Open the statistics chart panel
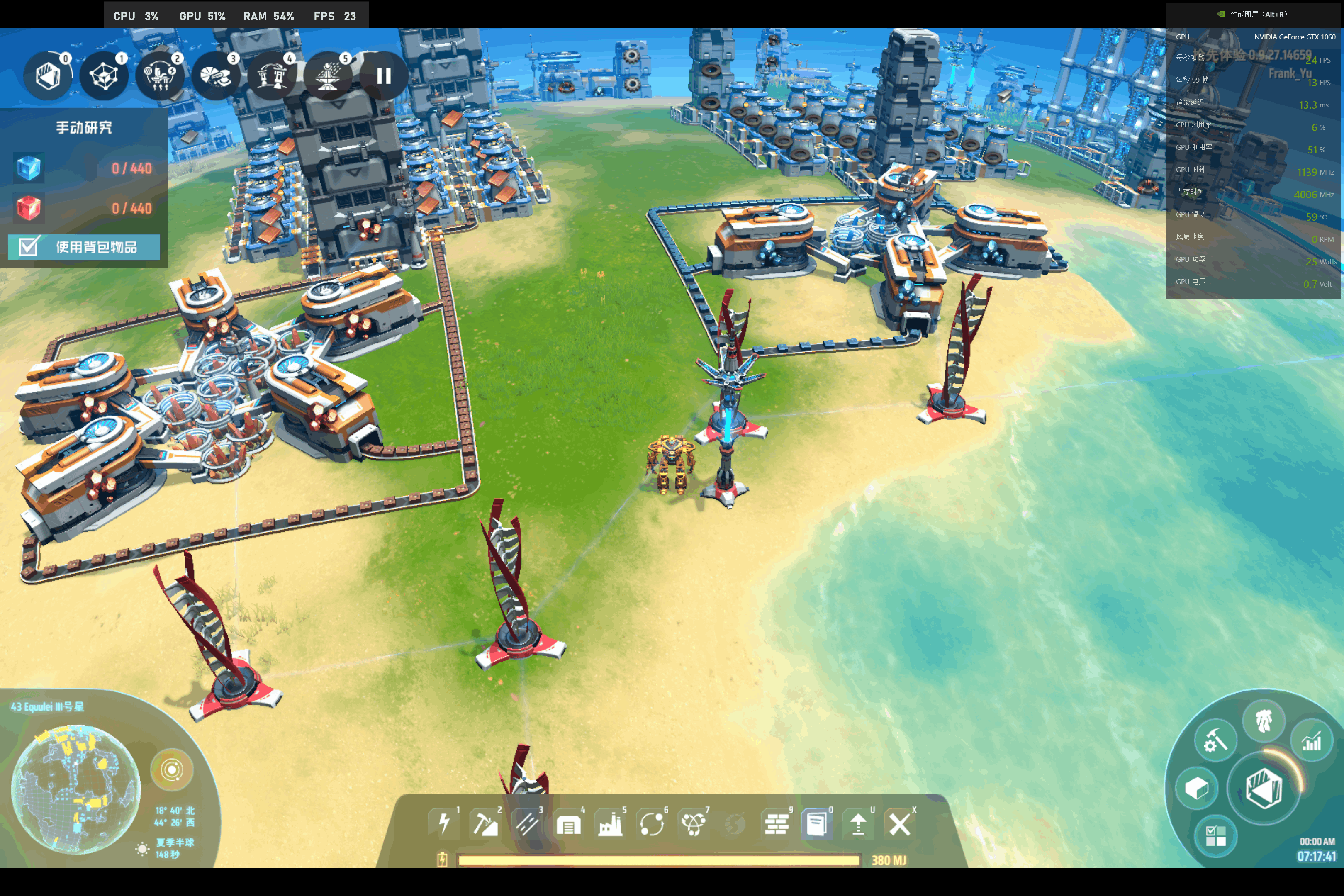This screenshot has height=896, width=1344. click(1311, 740)
